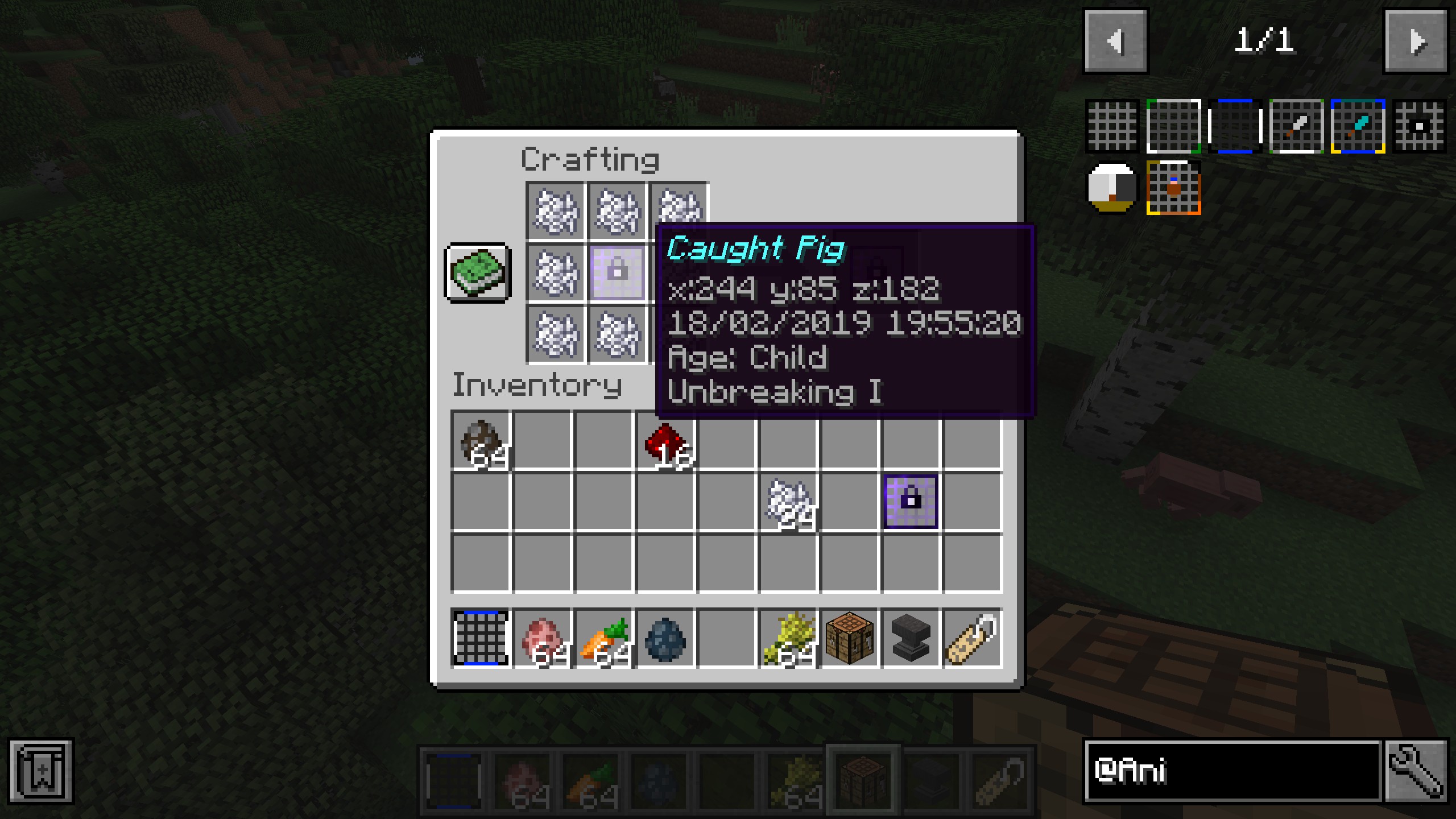Toggle the bookmark button in bottom-left corner
The height and width of the screenshot is (819, 1456).
coord(41,771)
